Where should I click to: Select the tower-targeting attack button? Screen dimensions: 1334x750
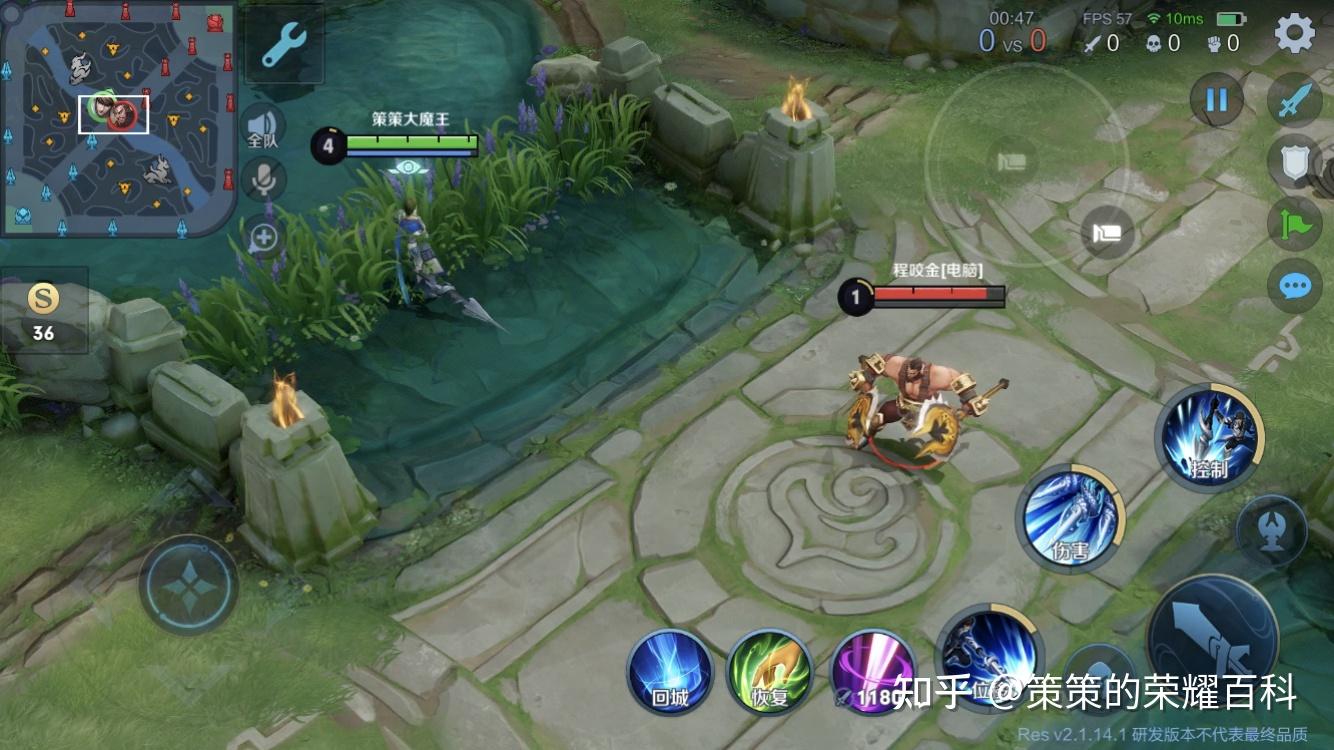click(1271, 530)
